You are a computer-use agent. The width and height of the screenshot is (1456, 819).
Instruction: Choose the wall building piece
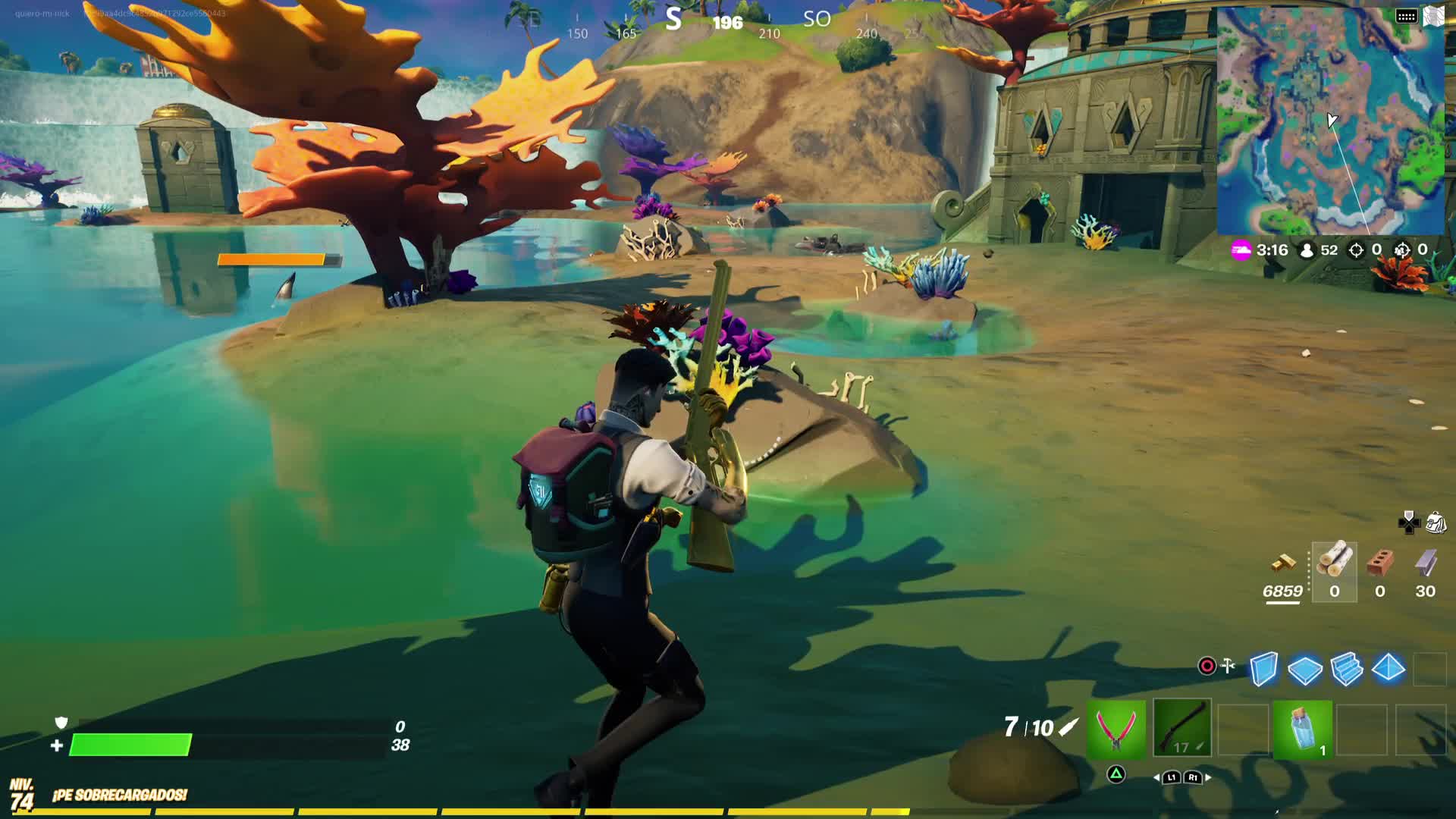[x=1263, y=669]
